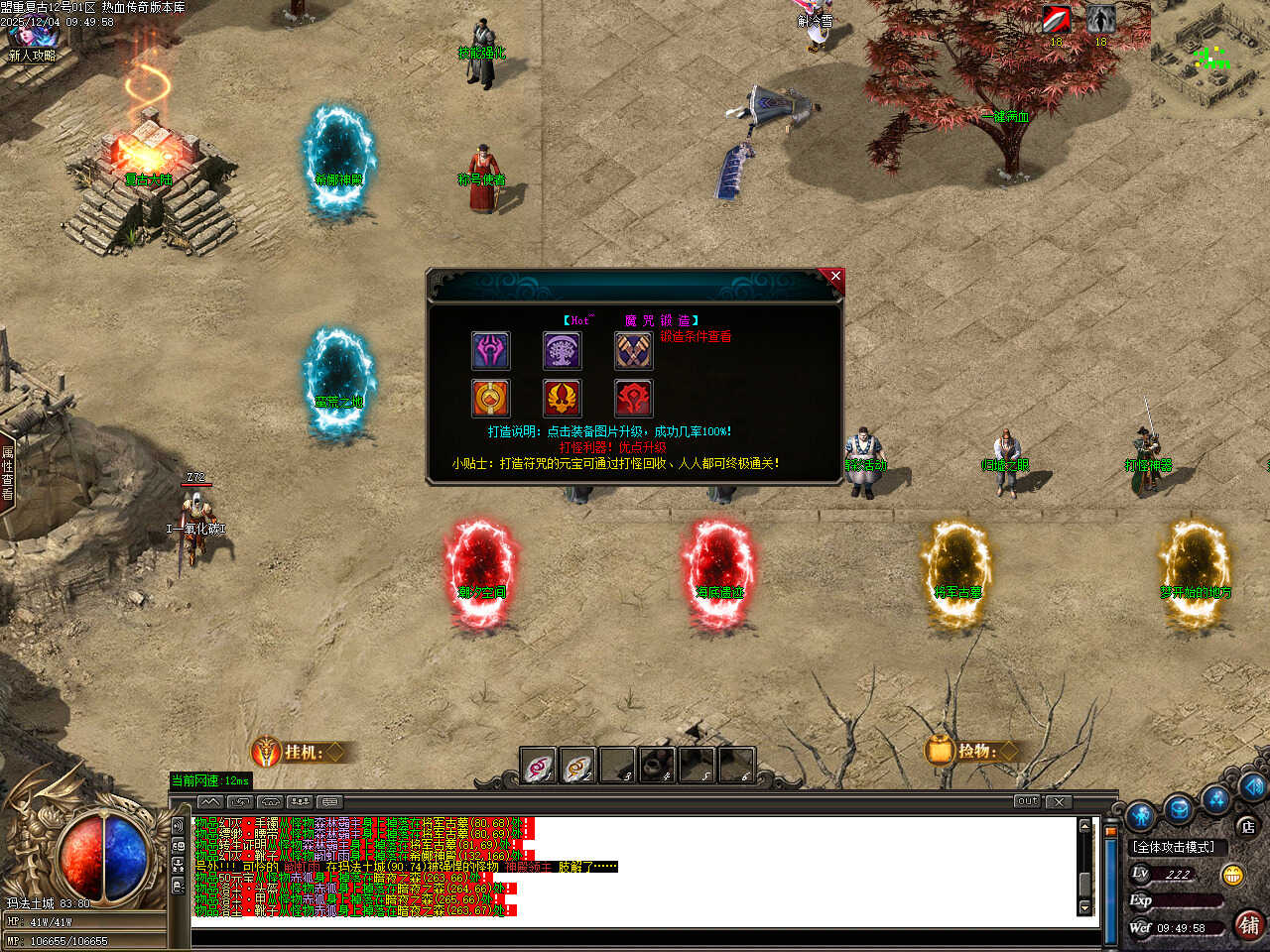Toggle the 挂机 auto-battle button
Image resolution: width=1270 pixels, height=952 pixels.
(x=298, y=753)
